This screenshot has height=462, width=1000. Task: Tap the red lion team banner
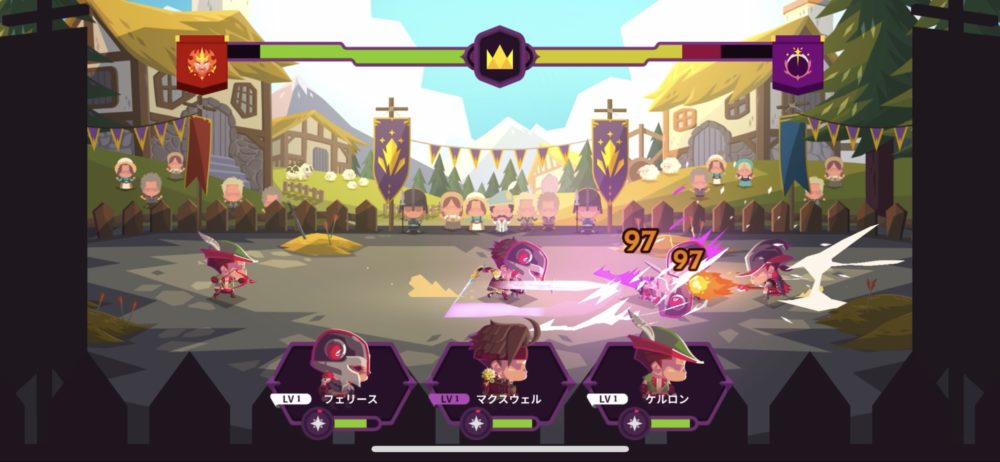point(202,60)
